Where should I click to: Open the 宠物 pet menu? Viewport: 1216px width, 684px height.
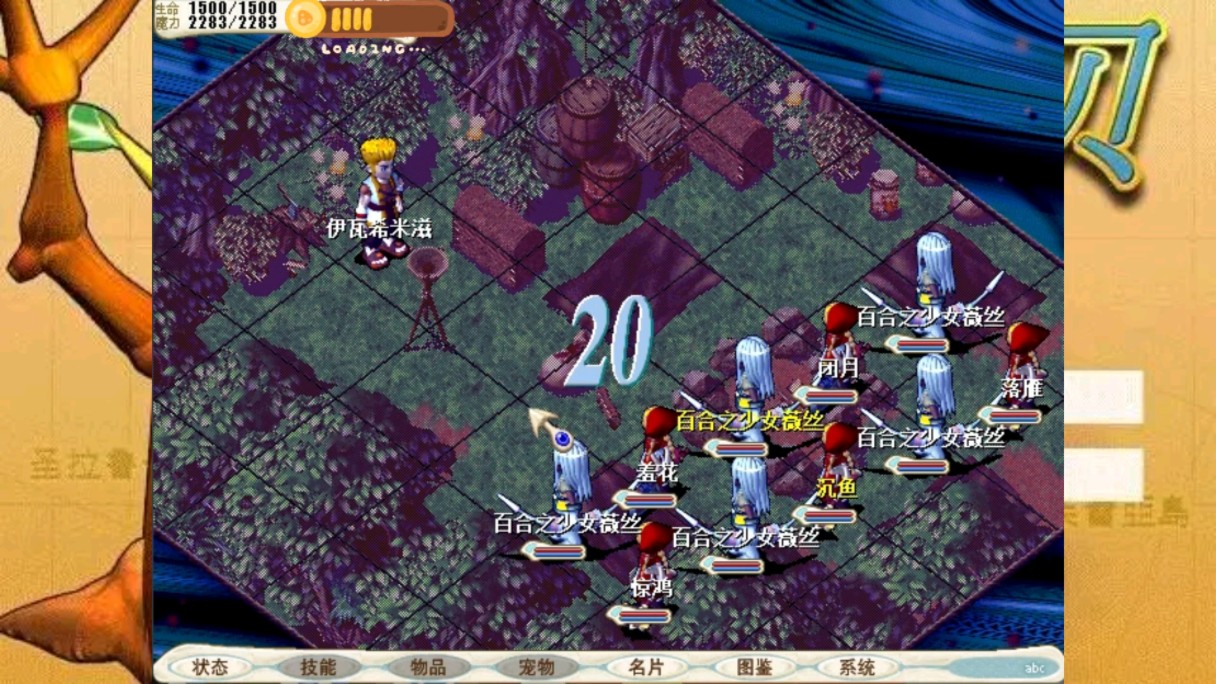[537, 667]
